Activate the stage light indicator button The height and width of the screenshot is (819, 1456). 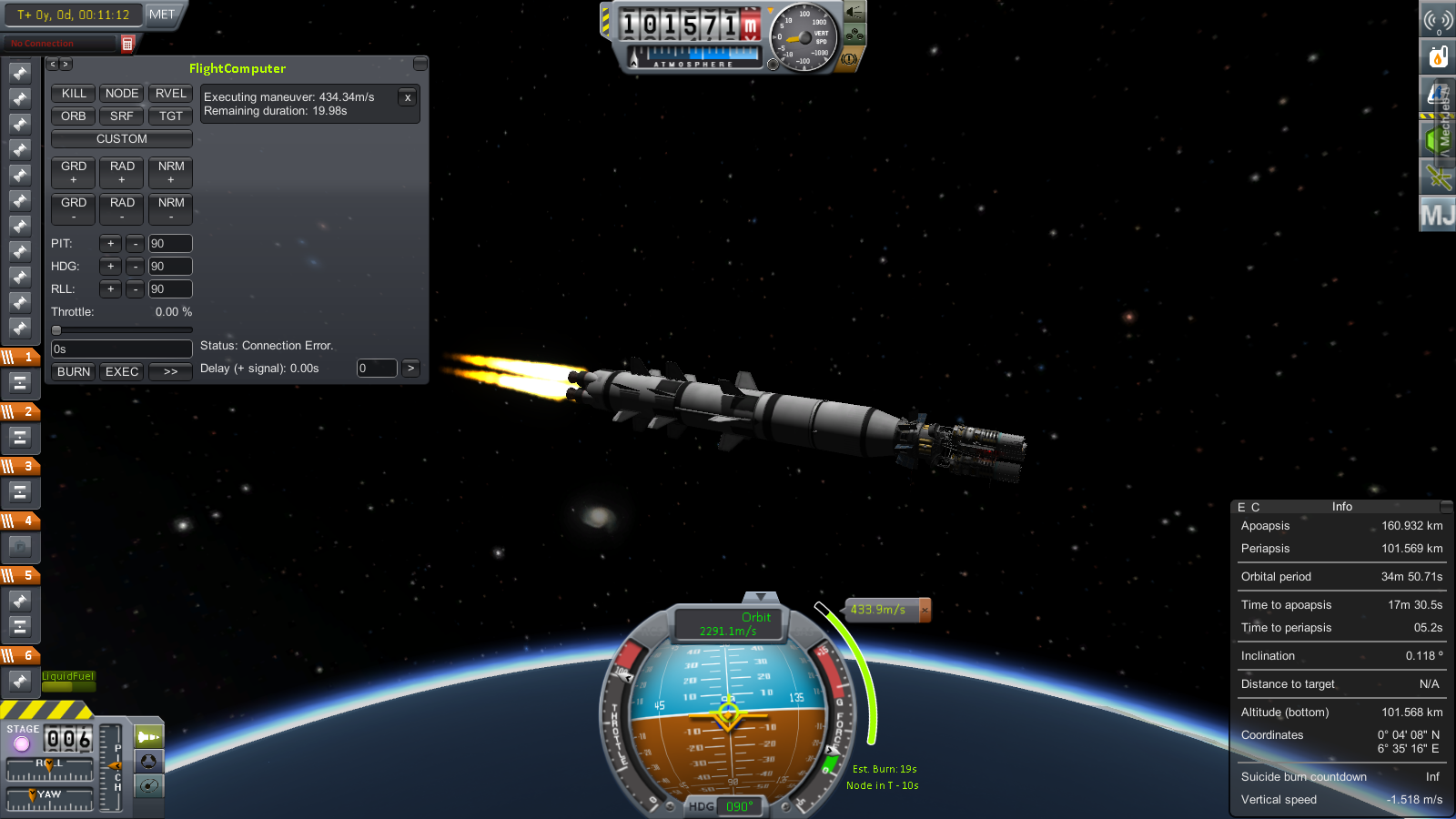[21, 744]
